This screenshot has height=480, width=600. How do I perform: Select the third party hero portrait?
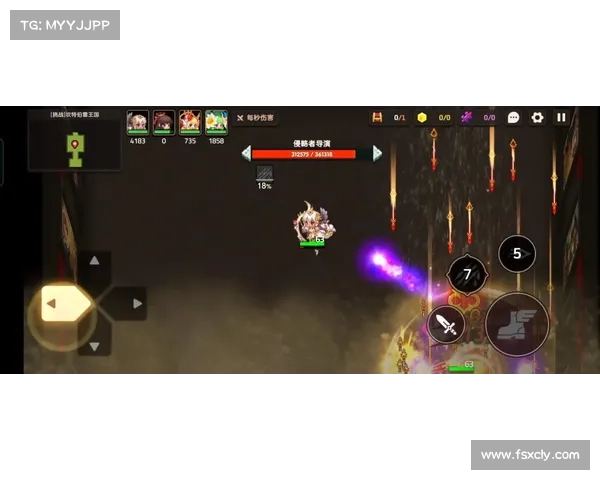pyautogui.click(x=190, y=122)
